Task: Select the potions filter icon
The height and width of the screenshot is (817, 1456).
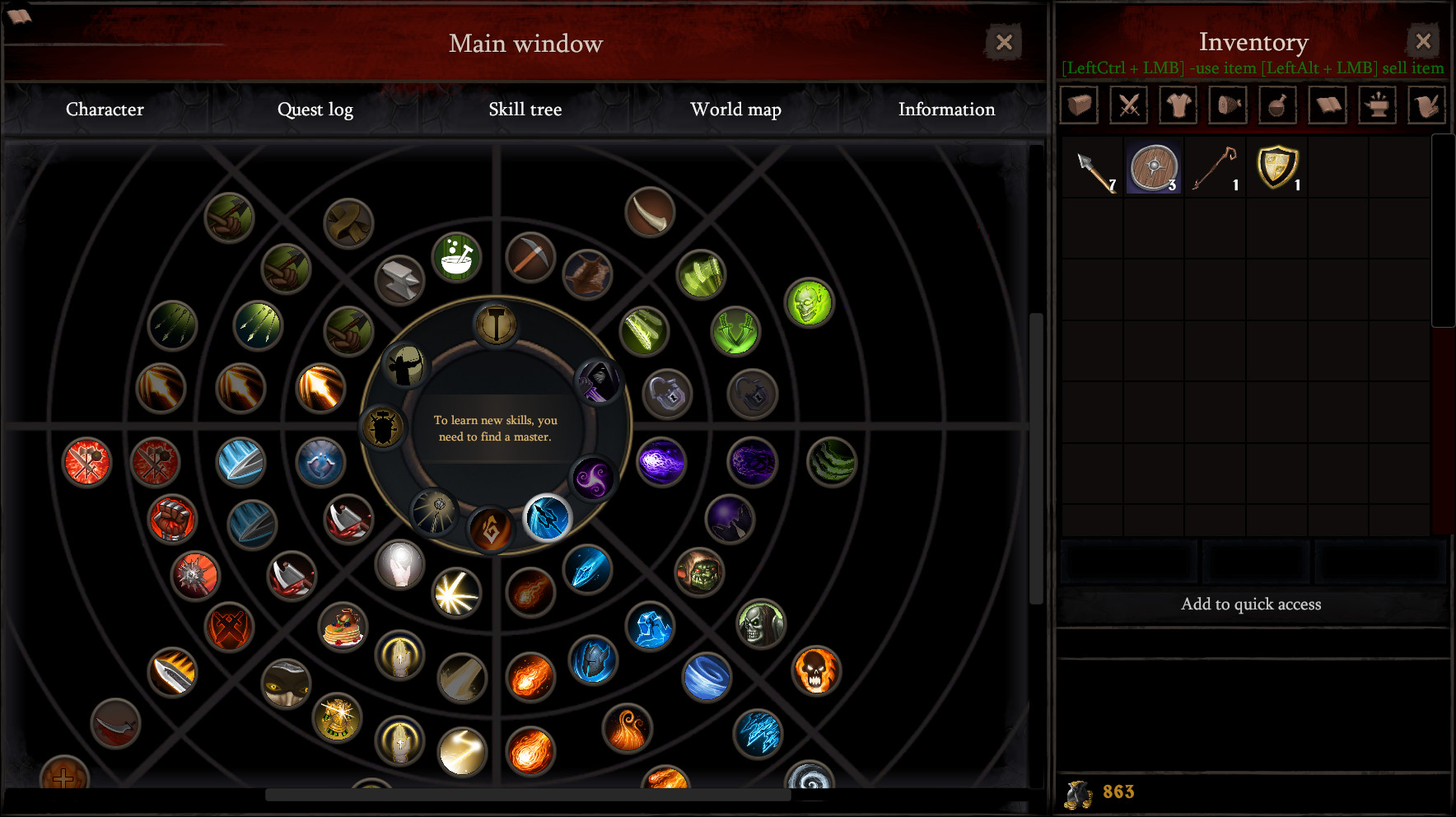Action: [1277, 105]
